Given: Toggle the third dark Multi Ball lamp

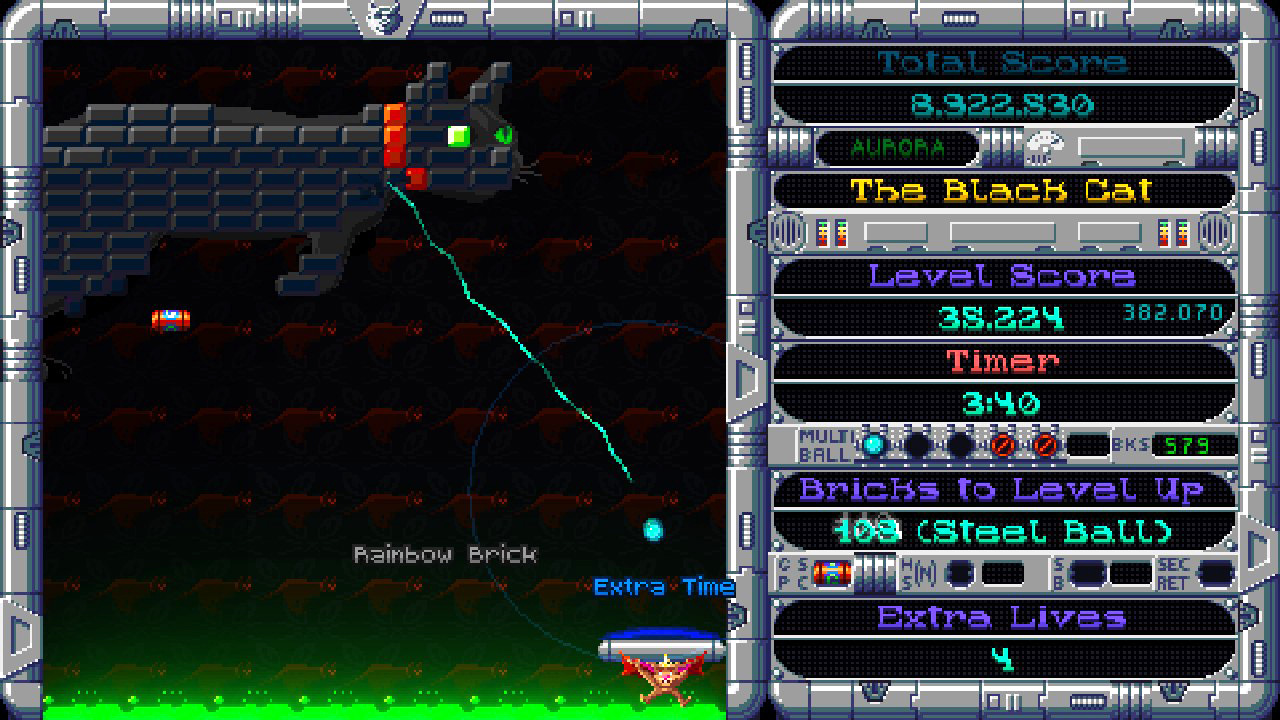Looking at the screenshot, I should tap(961, 446).
